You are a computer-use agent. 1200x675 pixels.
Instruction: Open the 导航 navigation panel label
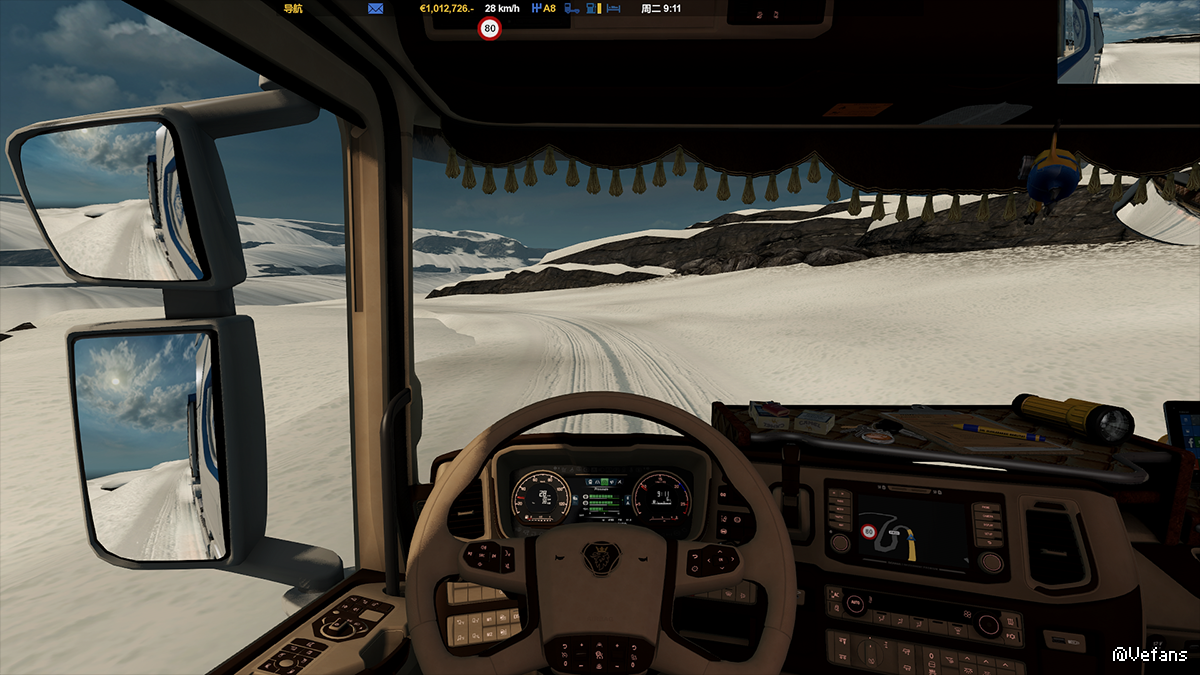[293, 8]
